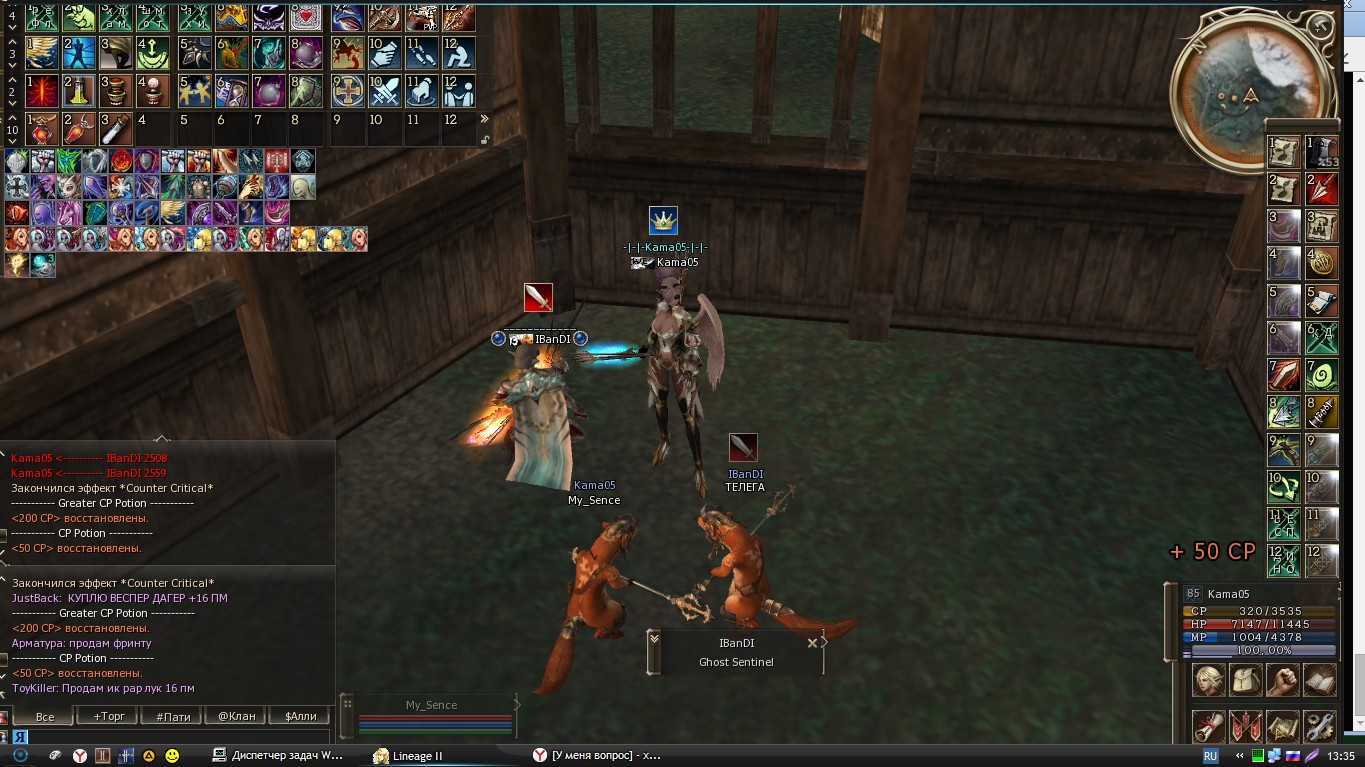1365x767 pixels.
Task: Expand hotbar row 10 with double-arrow
Action: (483, 117)
